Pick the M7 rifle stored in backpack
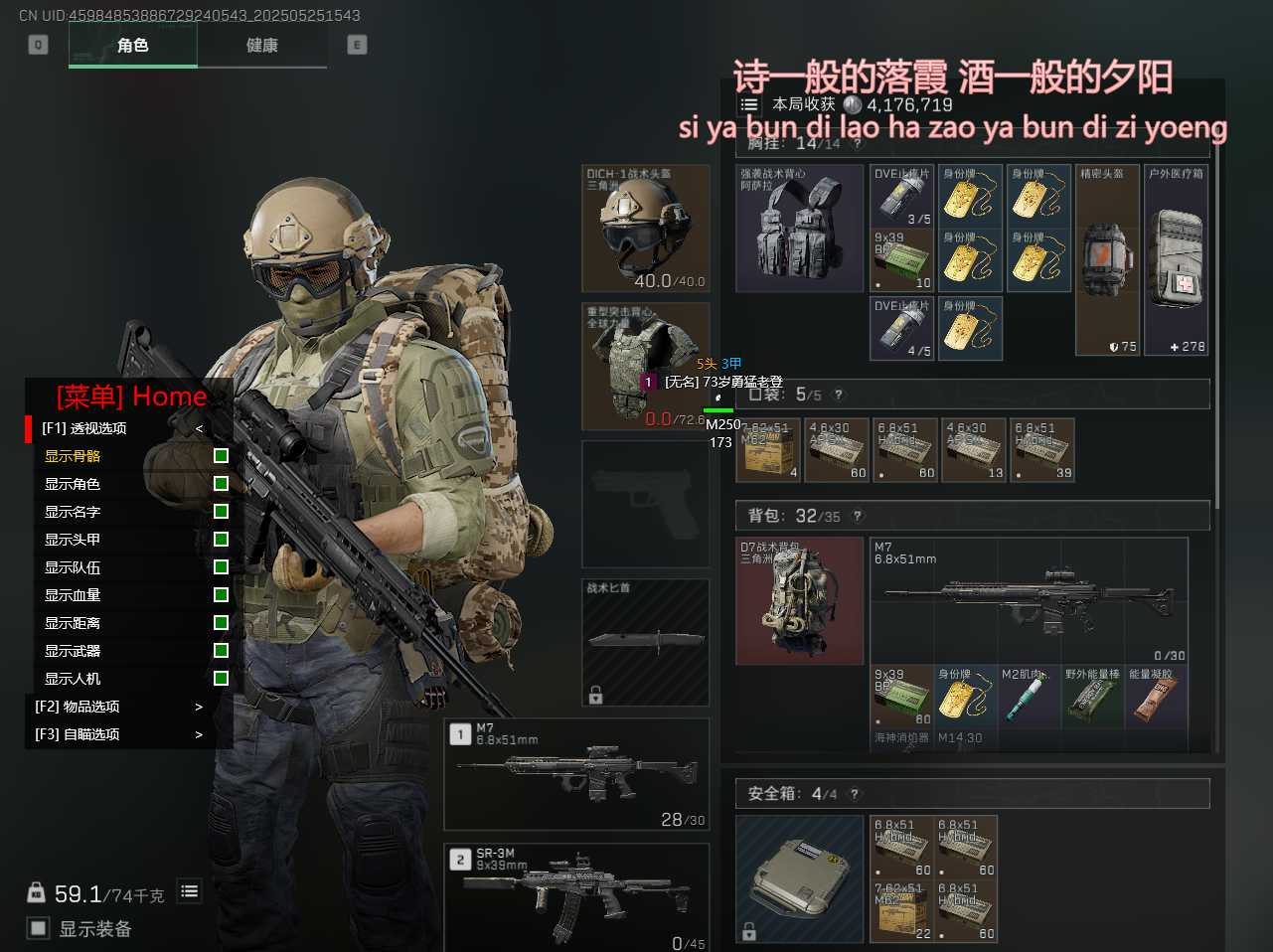This screenshot has width=1273, height=952. (x=1029, y=600)
